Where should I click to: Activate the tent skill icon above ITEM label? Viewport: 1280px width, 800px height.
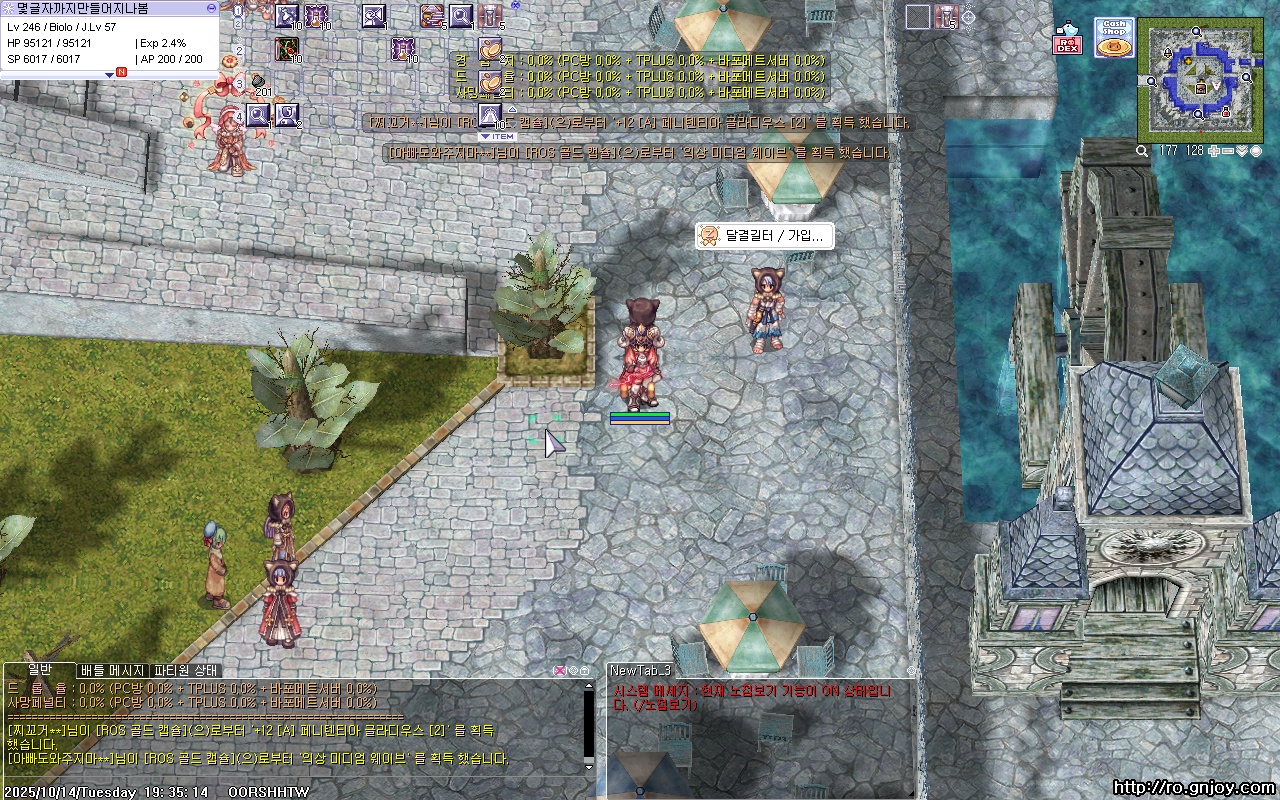[490, 114]
